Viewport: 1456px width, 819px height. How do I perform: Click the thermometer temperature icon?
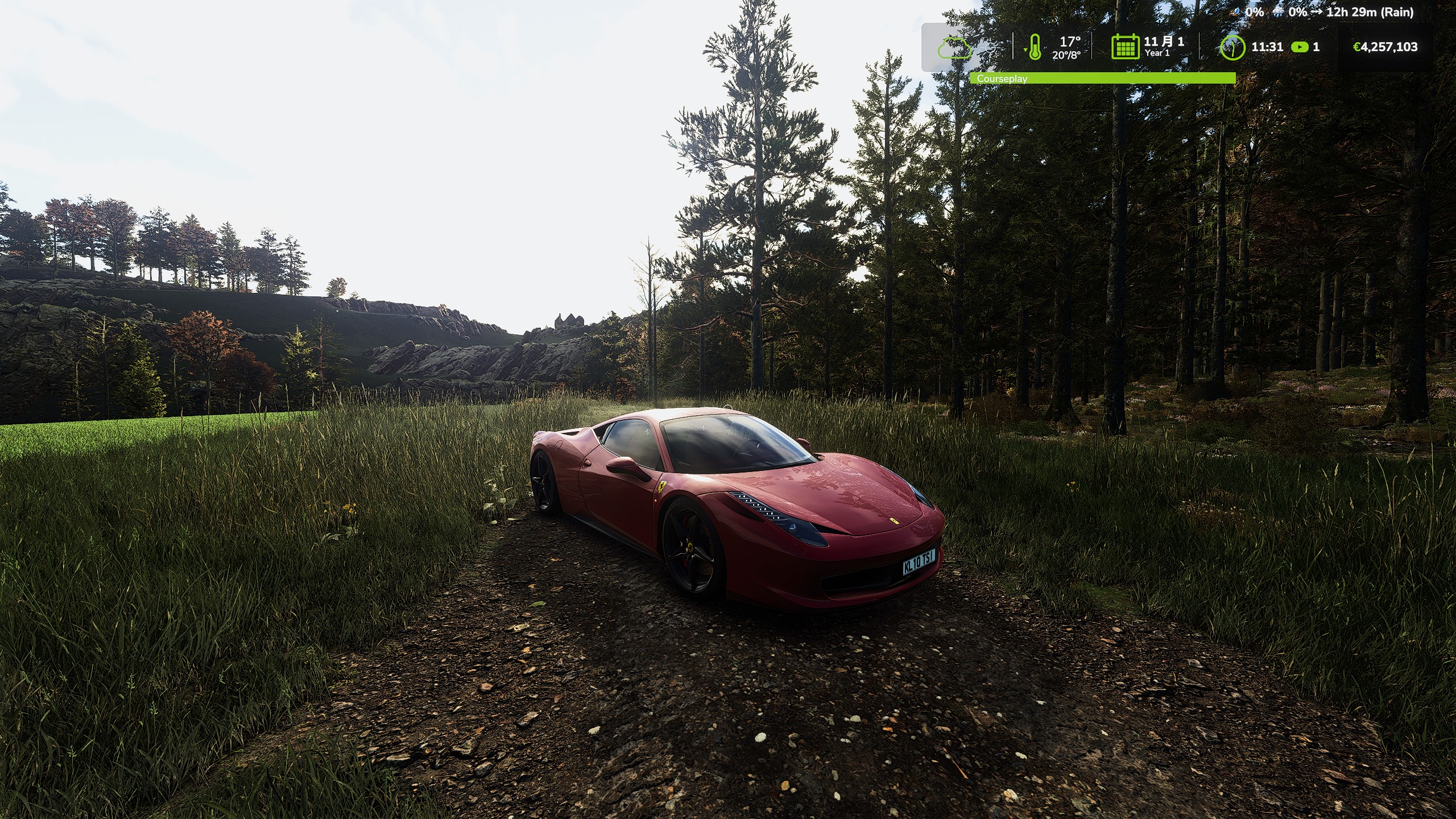coord(1035,47)
